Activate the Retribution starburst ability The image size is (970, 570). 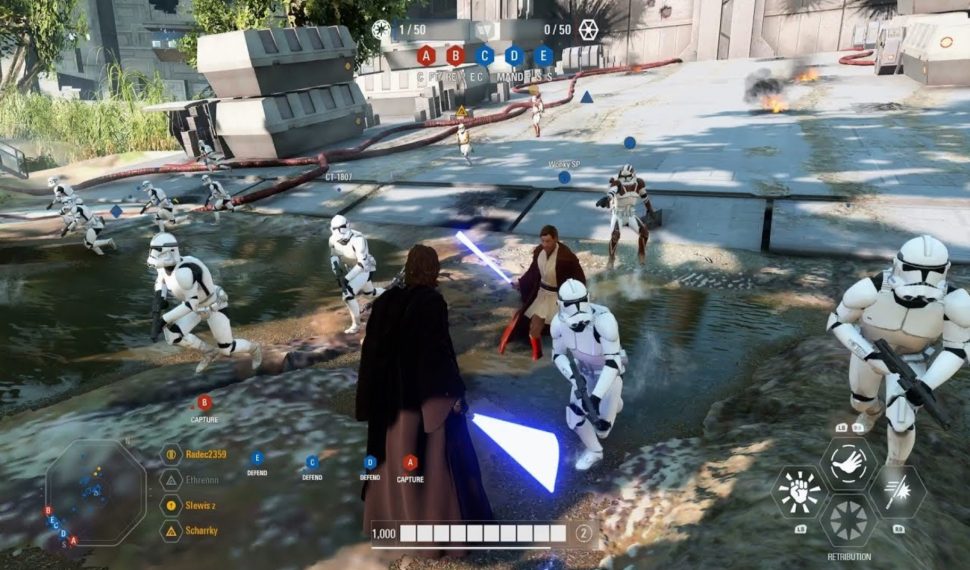[x=848, y=520]
